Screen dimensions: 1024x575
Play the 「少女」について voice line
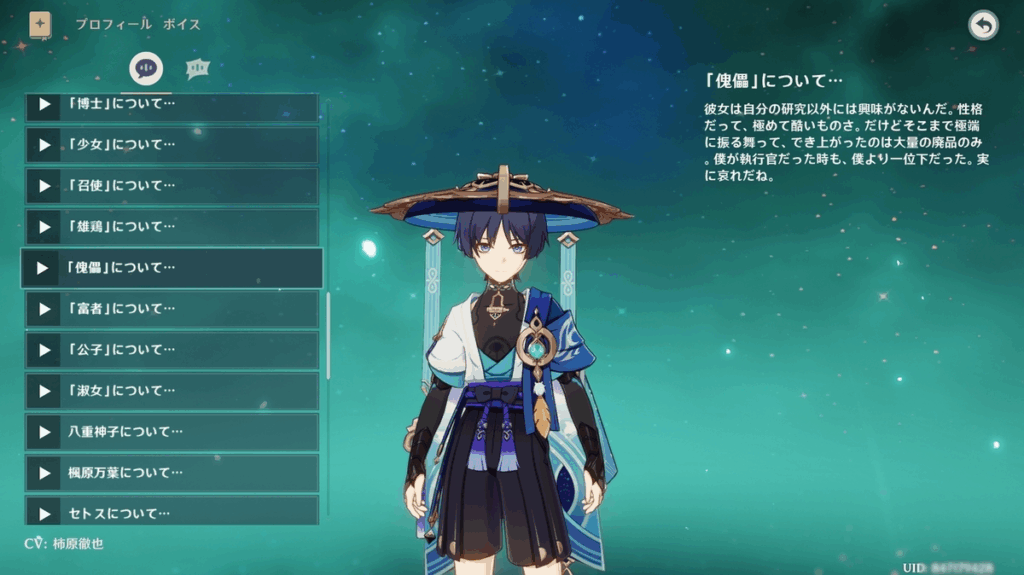tap(170, 145)
